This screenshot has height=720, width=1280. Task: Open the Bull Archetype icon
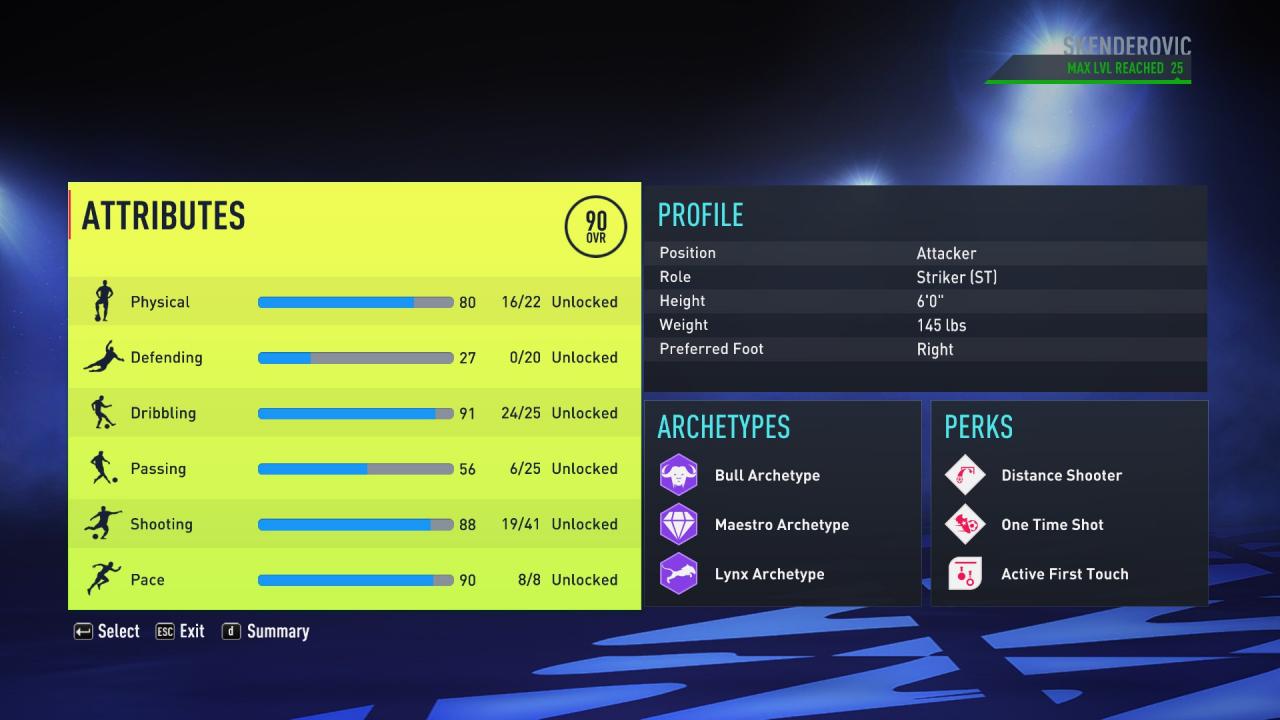click(679, 474)
